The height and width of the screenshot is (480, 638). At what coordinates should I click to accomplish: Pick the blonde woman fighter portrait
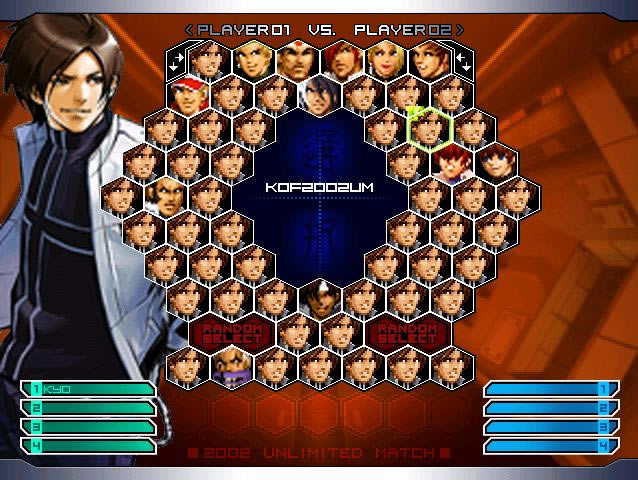click(x=384, y=61)
